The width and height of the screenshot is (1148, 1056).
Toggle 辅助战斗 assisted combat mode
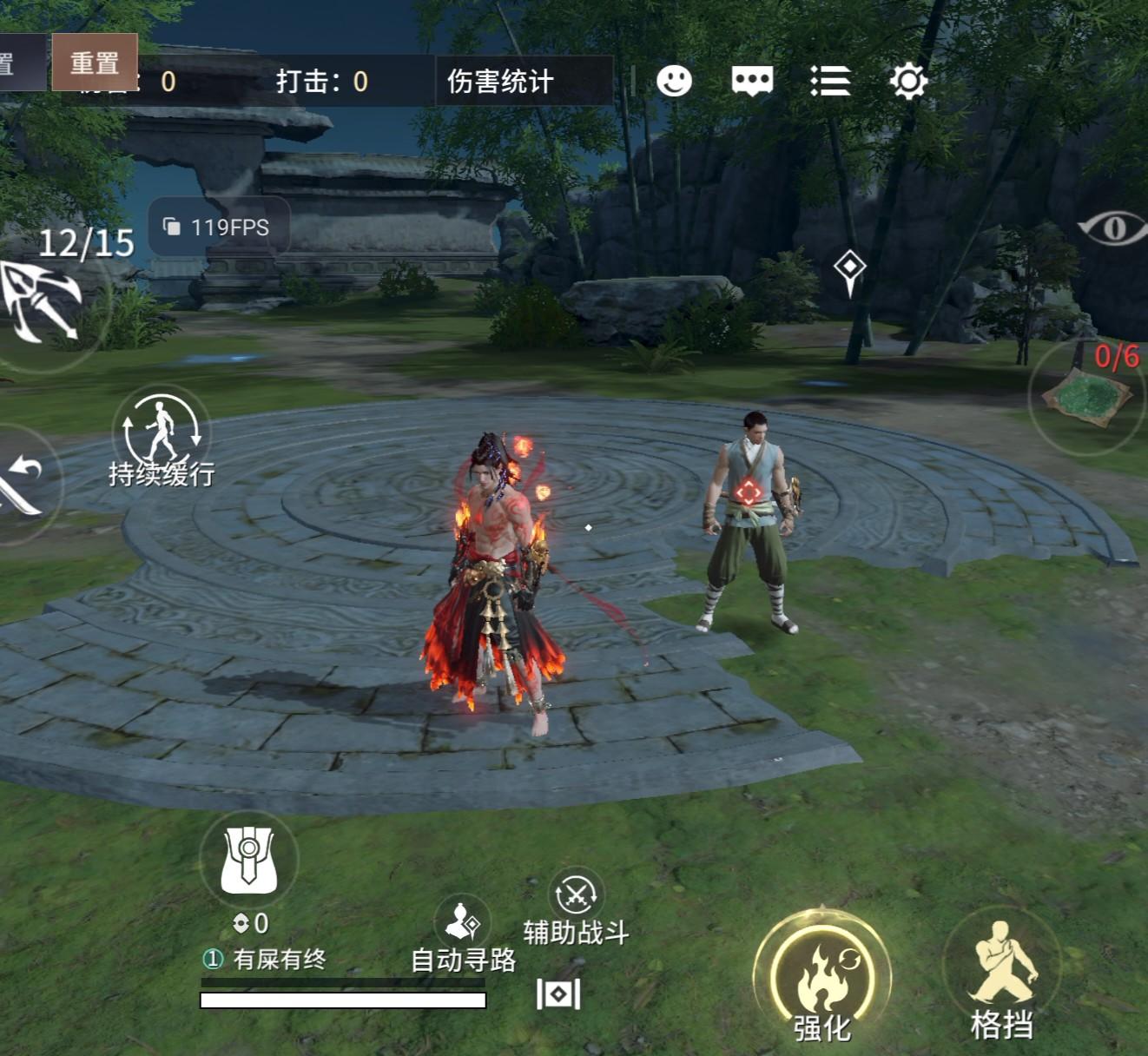576,894
